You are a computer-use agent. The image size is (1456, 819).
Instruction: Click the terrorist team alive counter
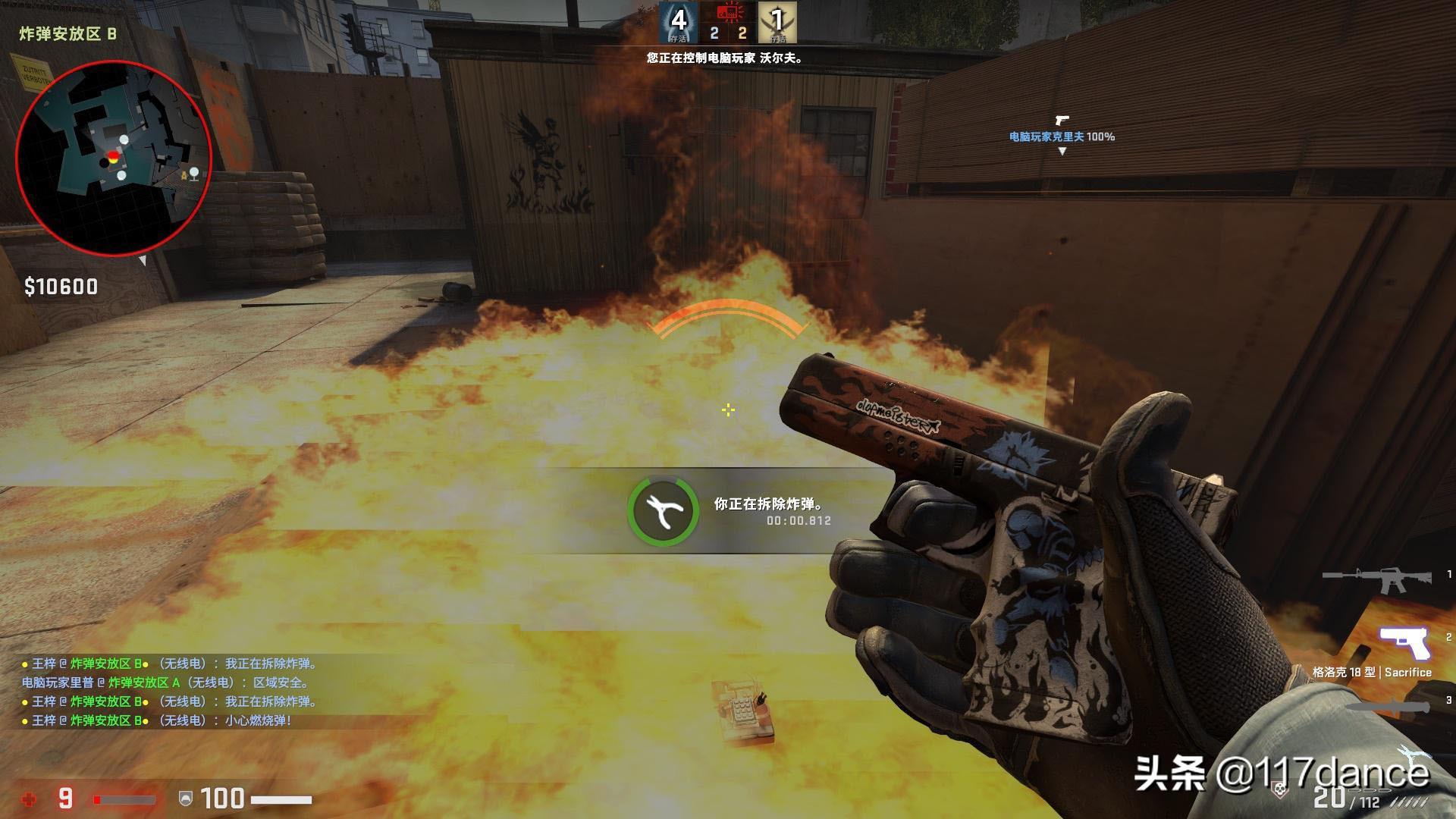coord(777,22)
